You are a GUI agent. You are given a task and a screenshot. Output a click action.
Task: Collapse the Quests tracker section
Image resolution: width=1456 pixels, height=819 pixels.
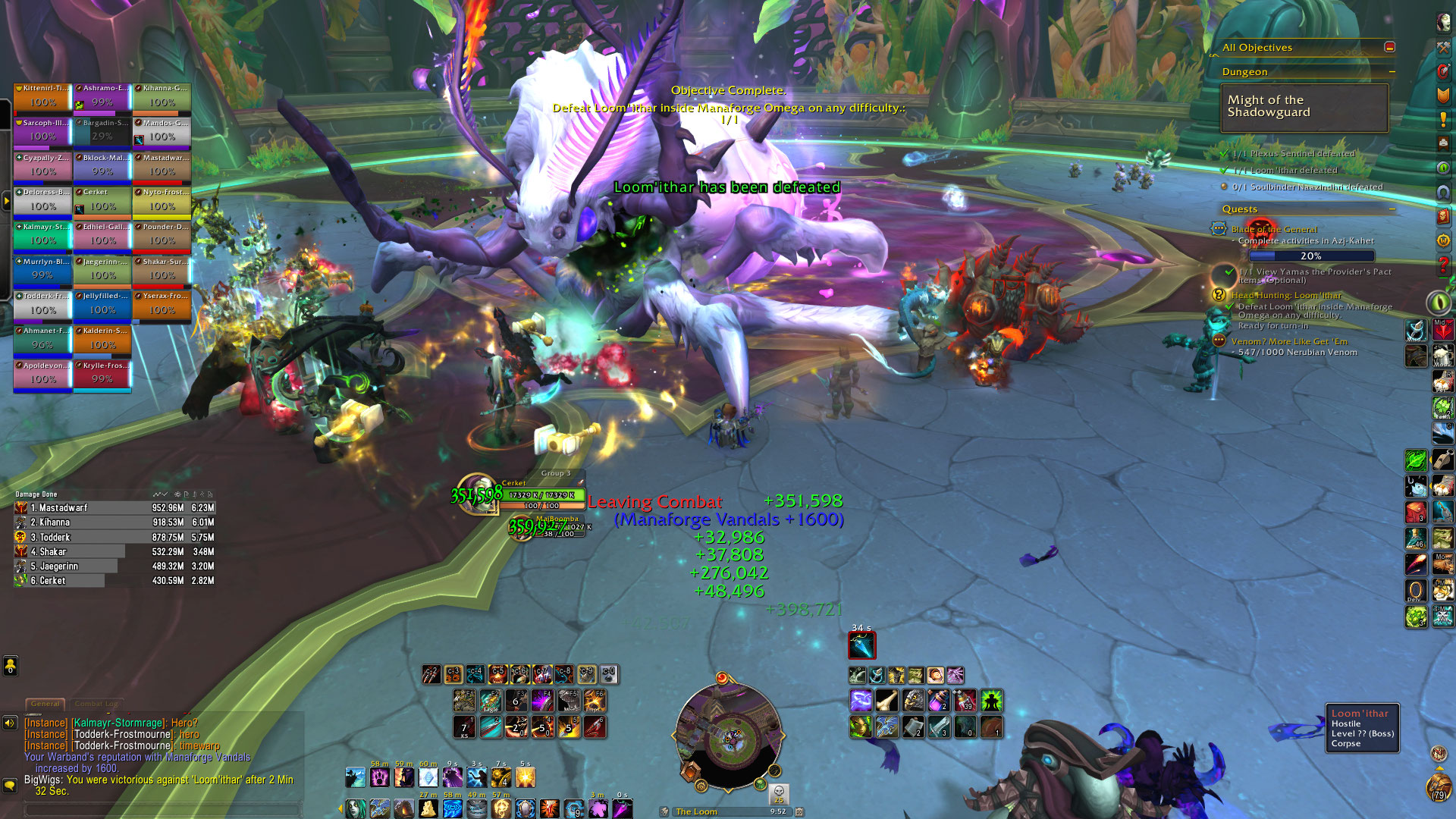pyautogui.click(x=1392, y=209)
